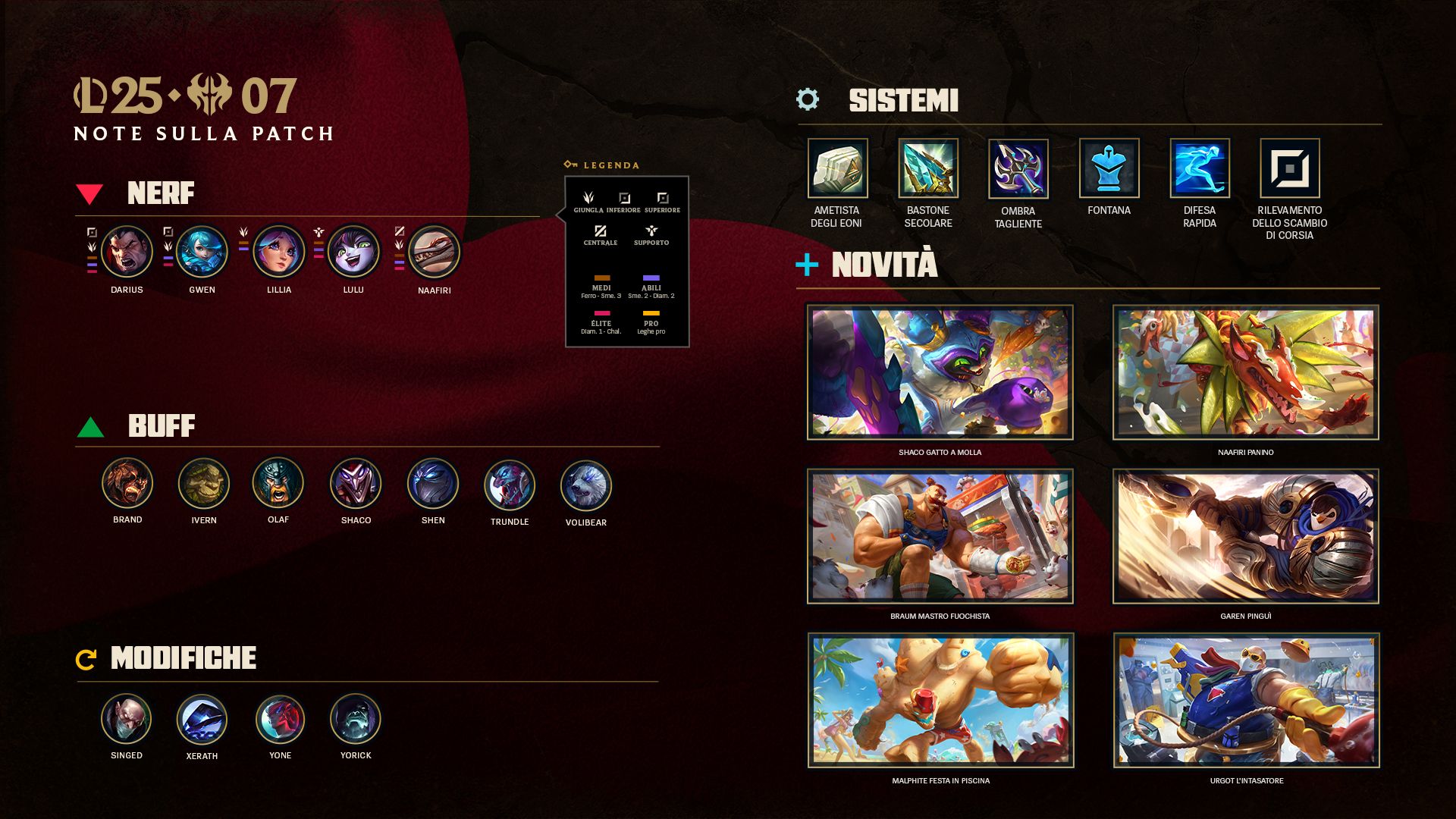Choose Lillia's portrait under Nerf
Viewport: 1456px width, 819px height.
[278, 252]
